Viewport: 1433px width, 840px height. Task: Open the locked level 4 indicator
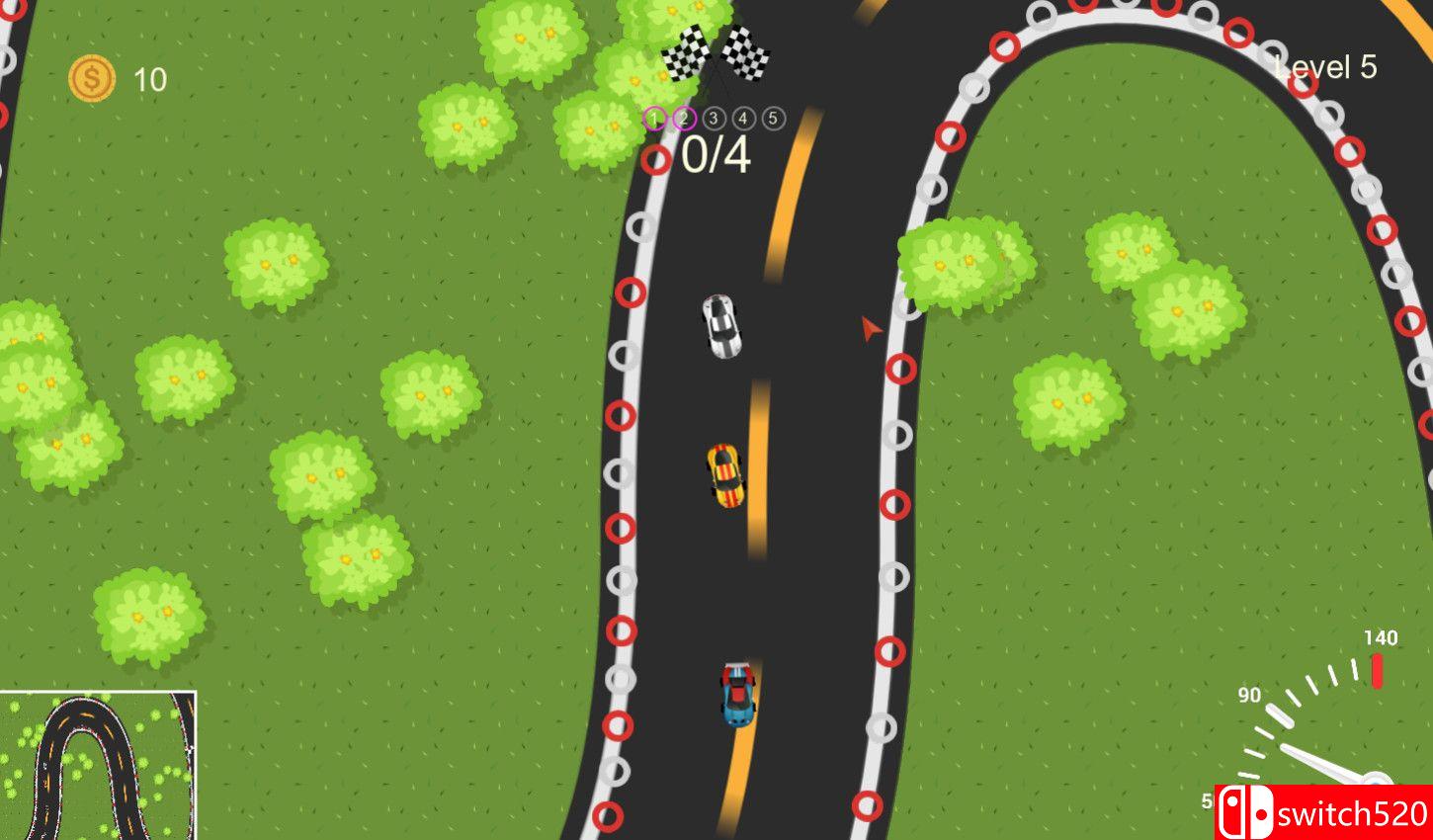(742, 119)
